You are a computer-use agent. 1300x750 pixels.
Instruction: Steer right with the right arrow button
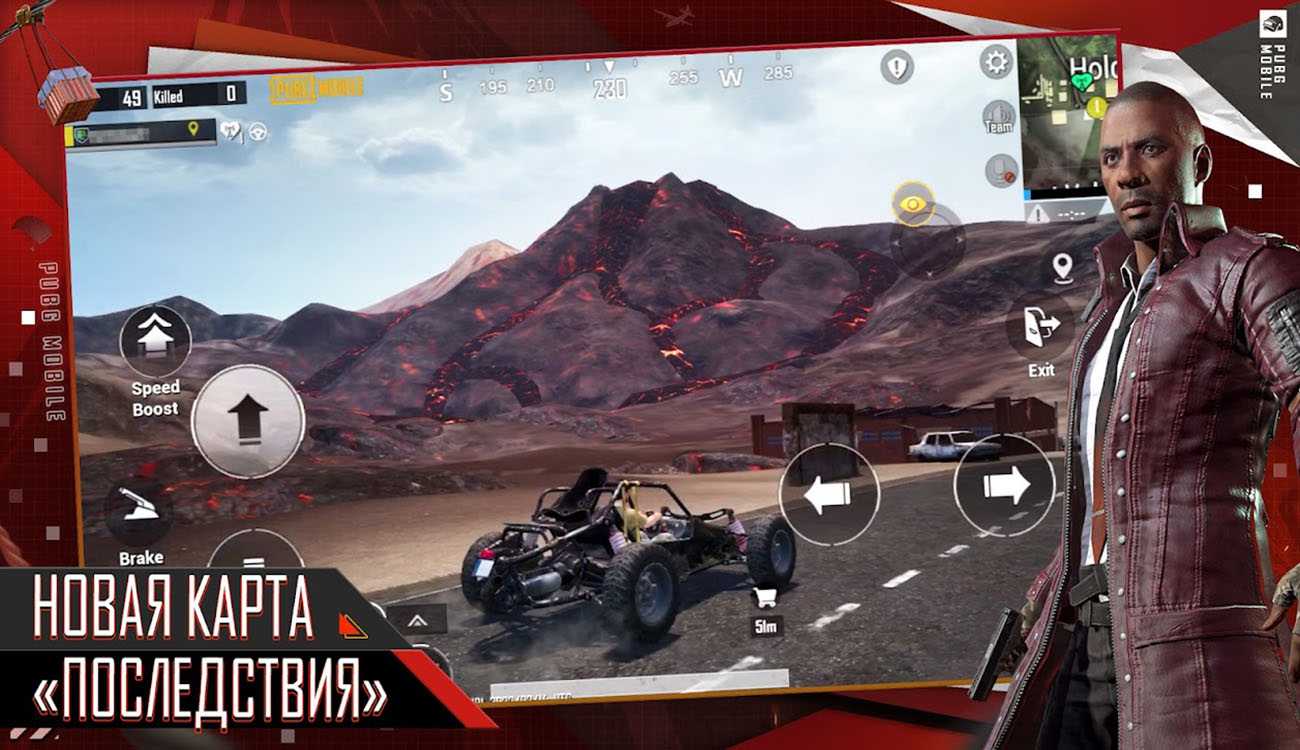click(x=1004, y=486)
